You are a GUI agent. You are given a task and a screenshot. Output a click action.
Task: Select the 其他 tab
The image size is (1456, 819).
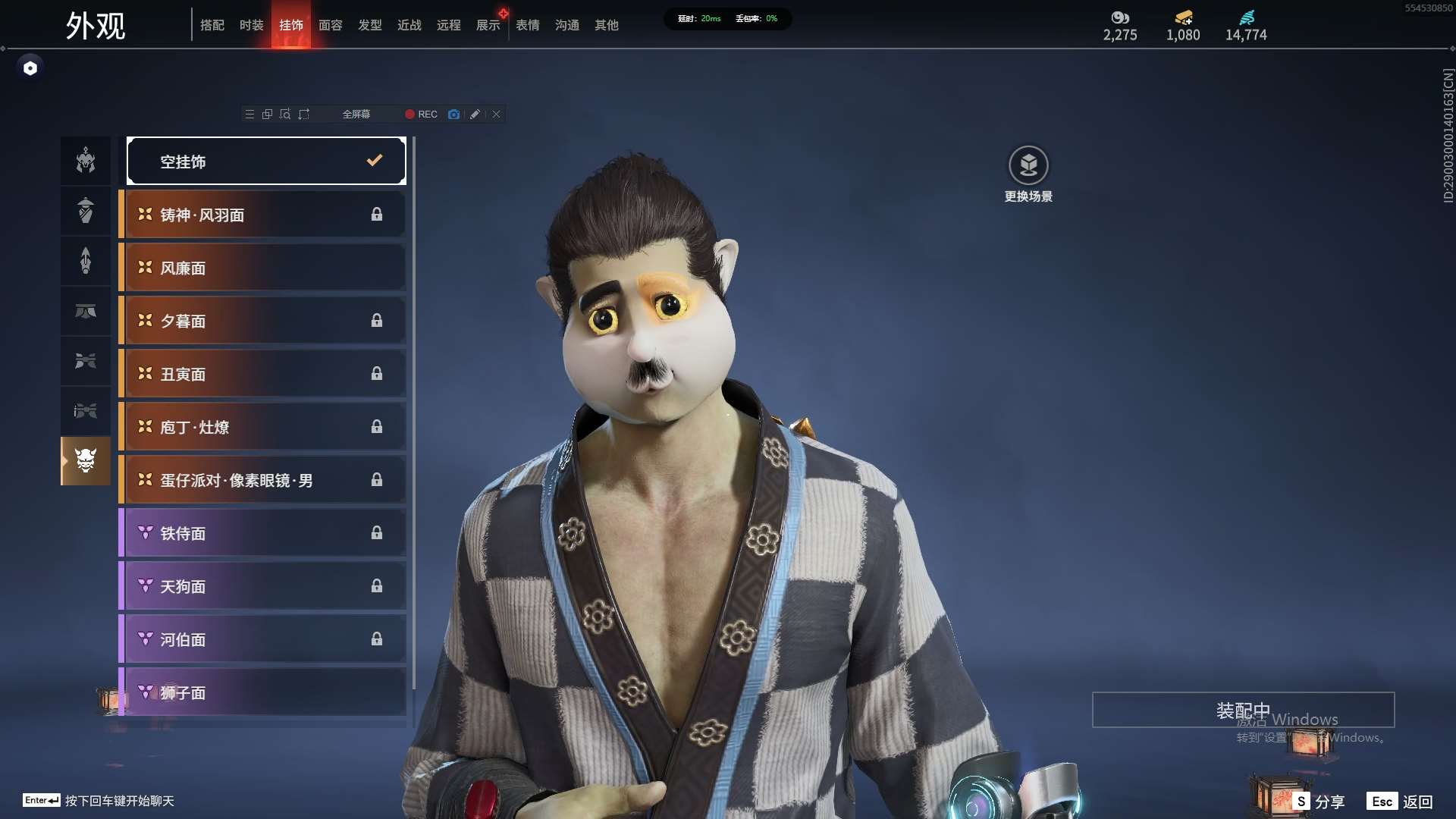pos(607,25)
